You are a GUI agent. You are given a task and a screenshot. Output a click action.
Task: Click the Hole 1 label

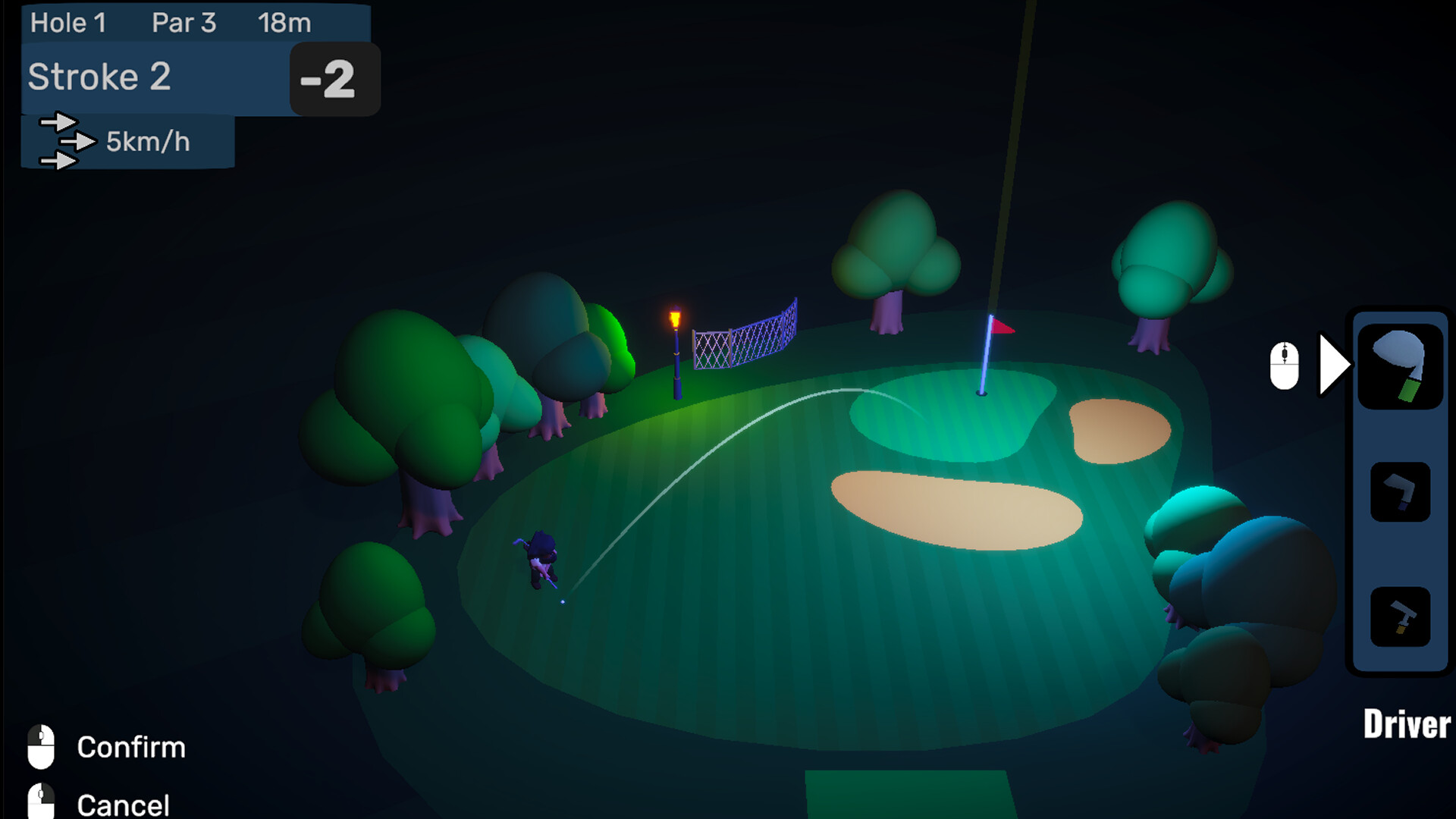click(x=69, y=23)
